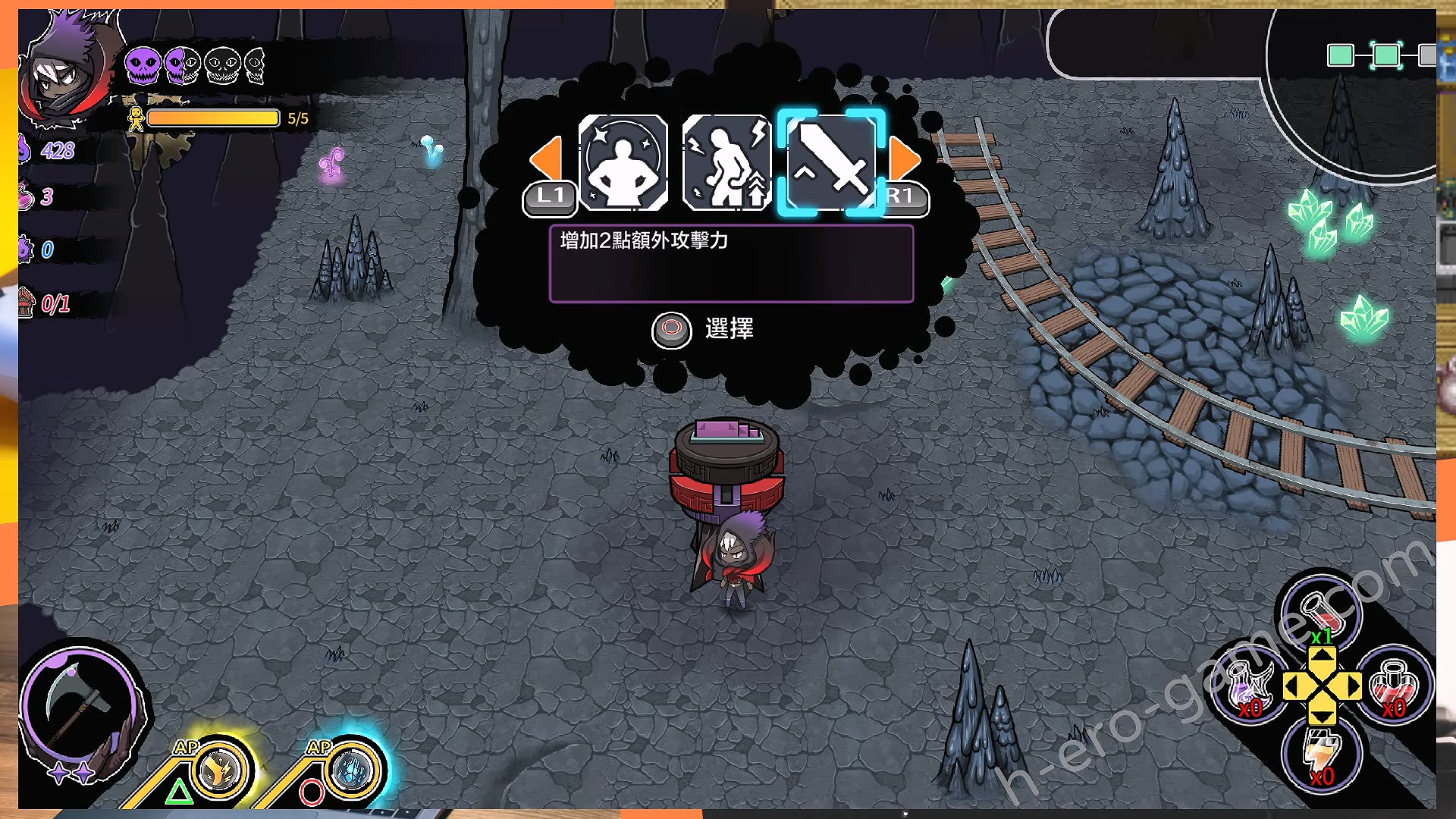Click the orange right arrow of the upgrade picker

(904, 159)
